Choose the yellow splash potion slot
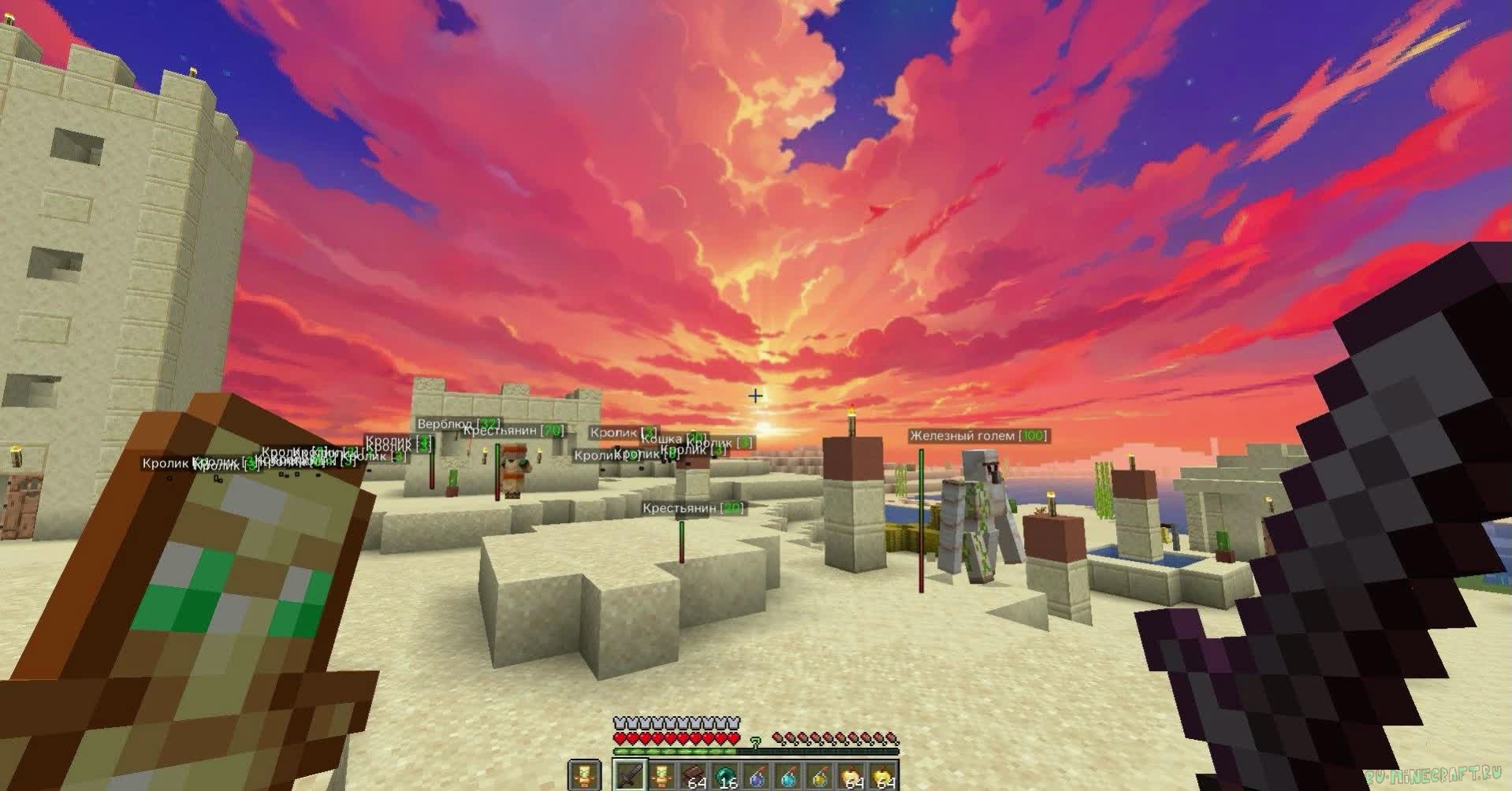 tap(821, 775)
